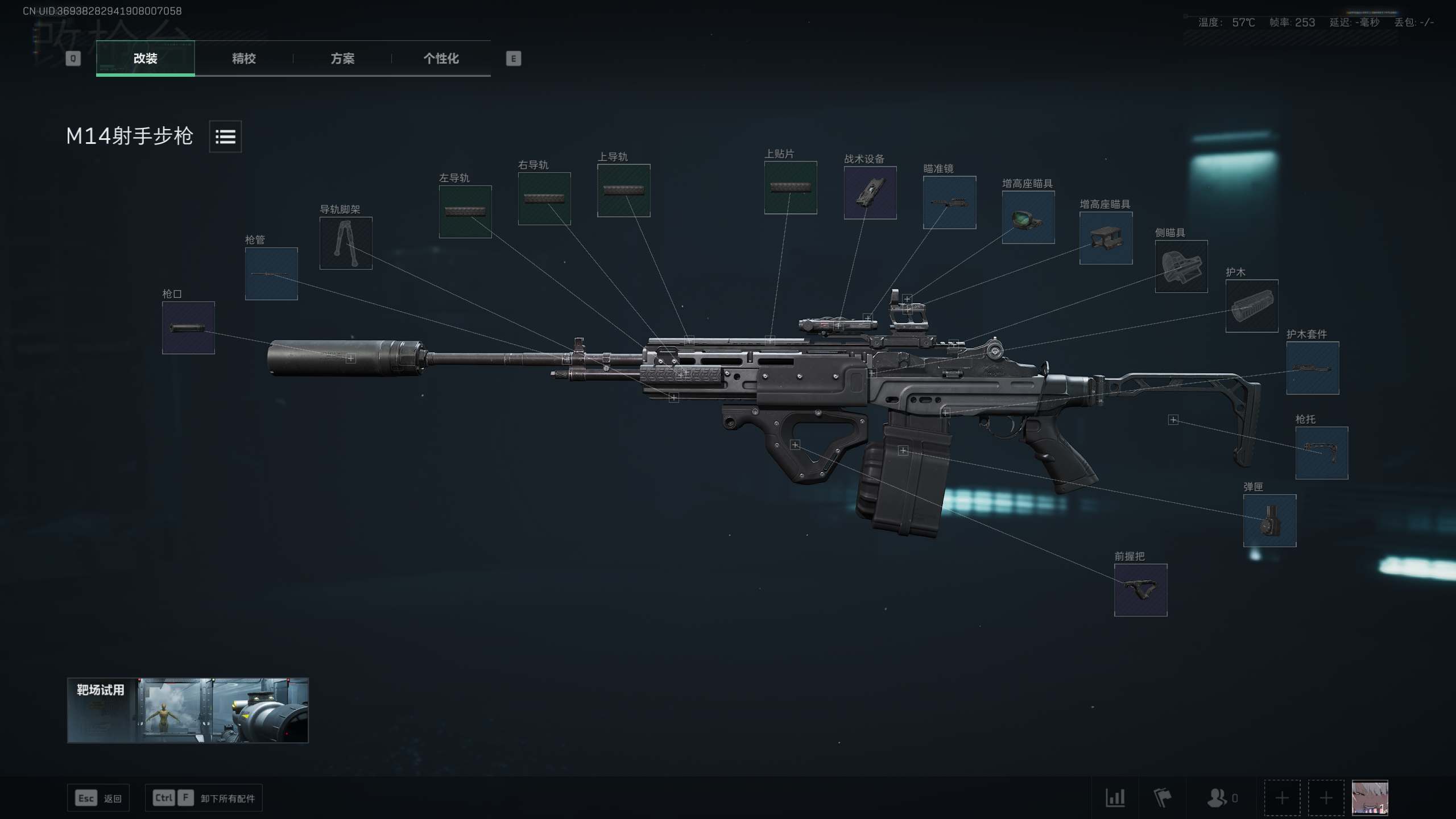The image size is (1456, 819).
Task: Open the 护木 handguard slot
Action: click(x=1252, y=306)
